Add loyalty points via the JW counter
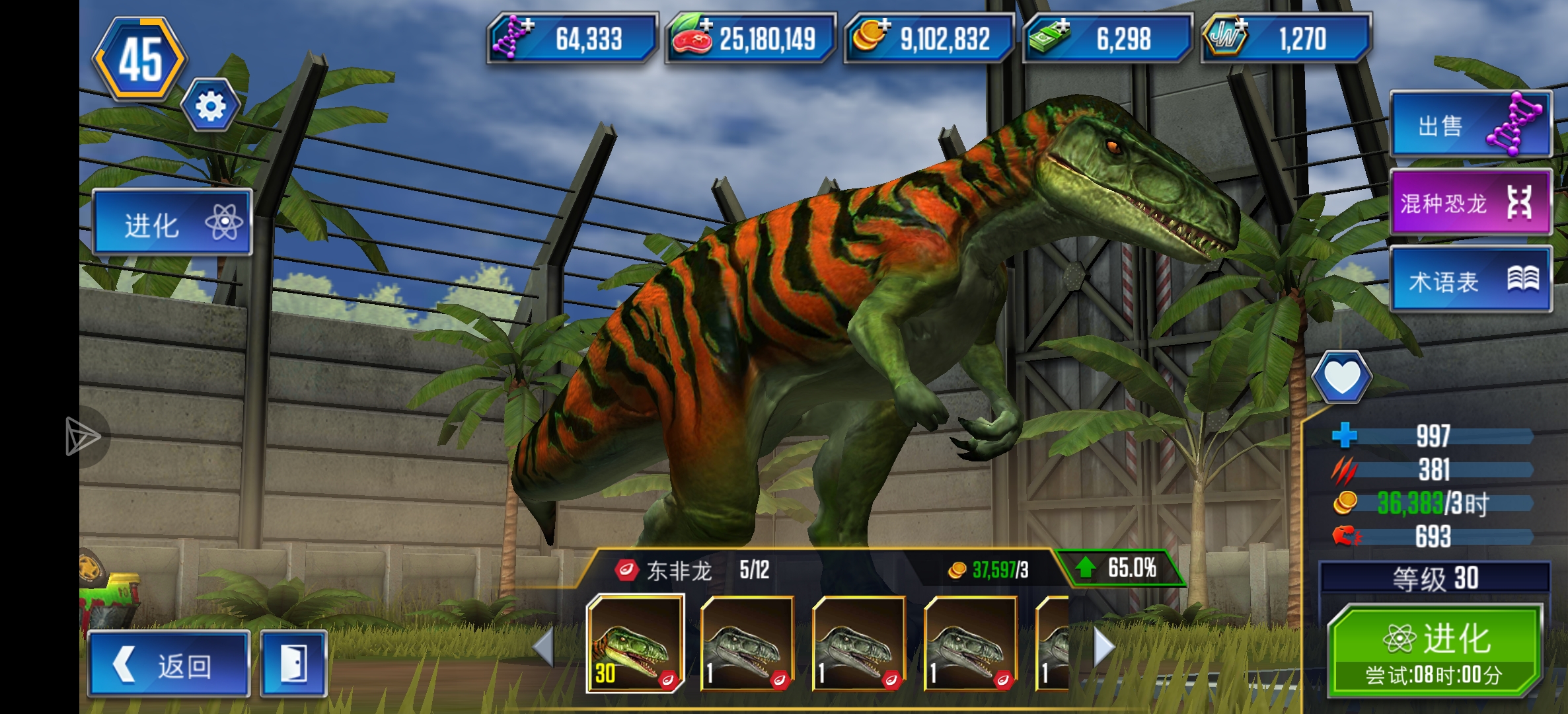The width and height of the screenshot is (1568, 714). (x=1285, y=38)
